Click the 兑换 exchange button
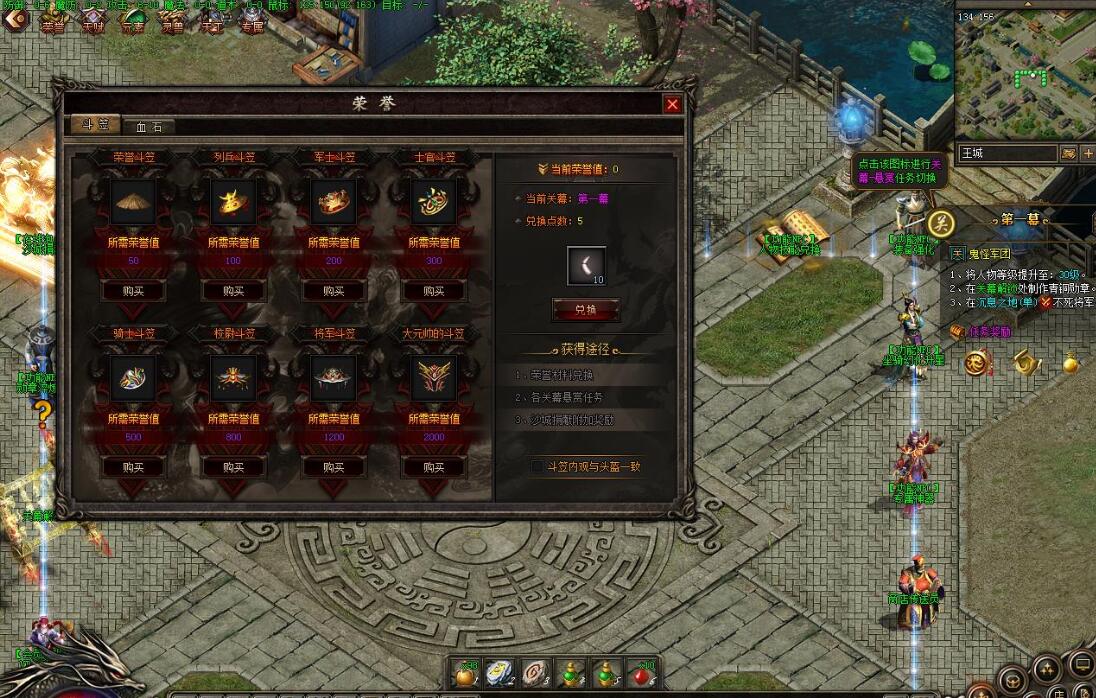Screen dimensions: 1096x698 click(x=586, y=310)
